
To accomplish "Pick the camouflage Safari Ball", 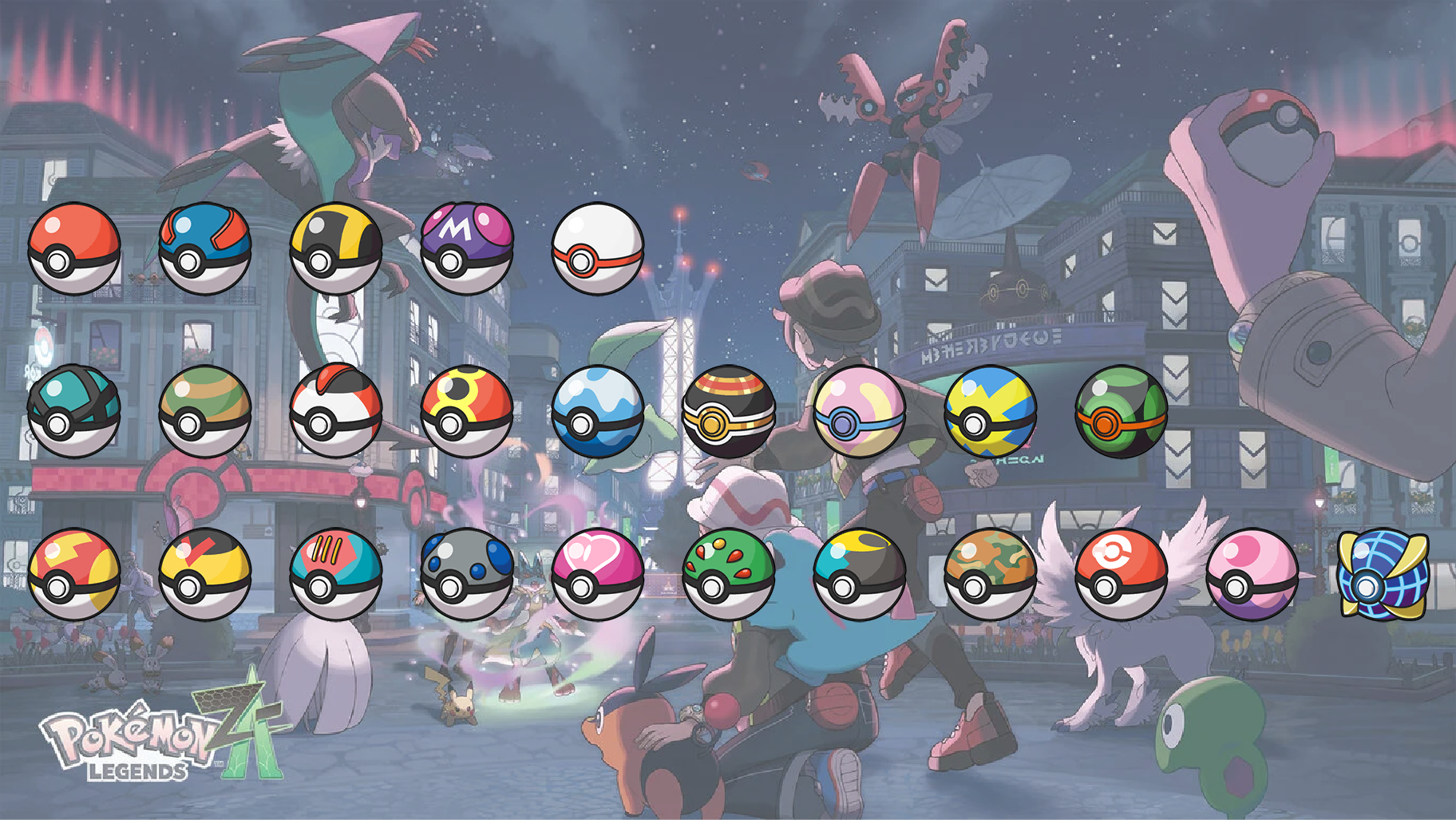I will (x=991, y=574).
